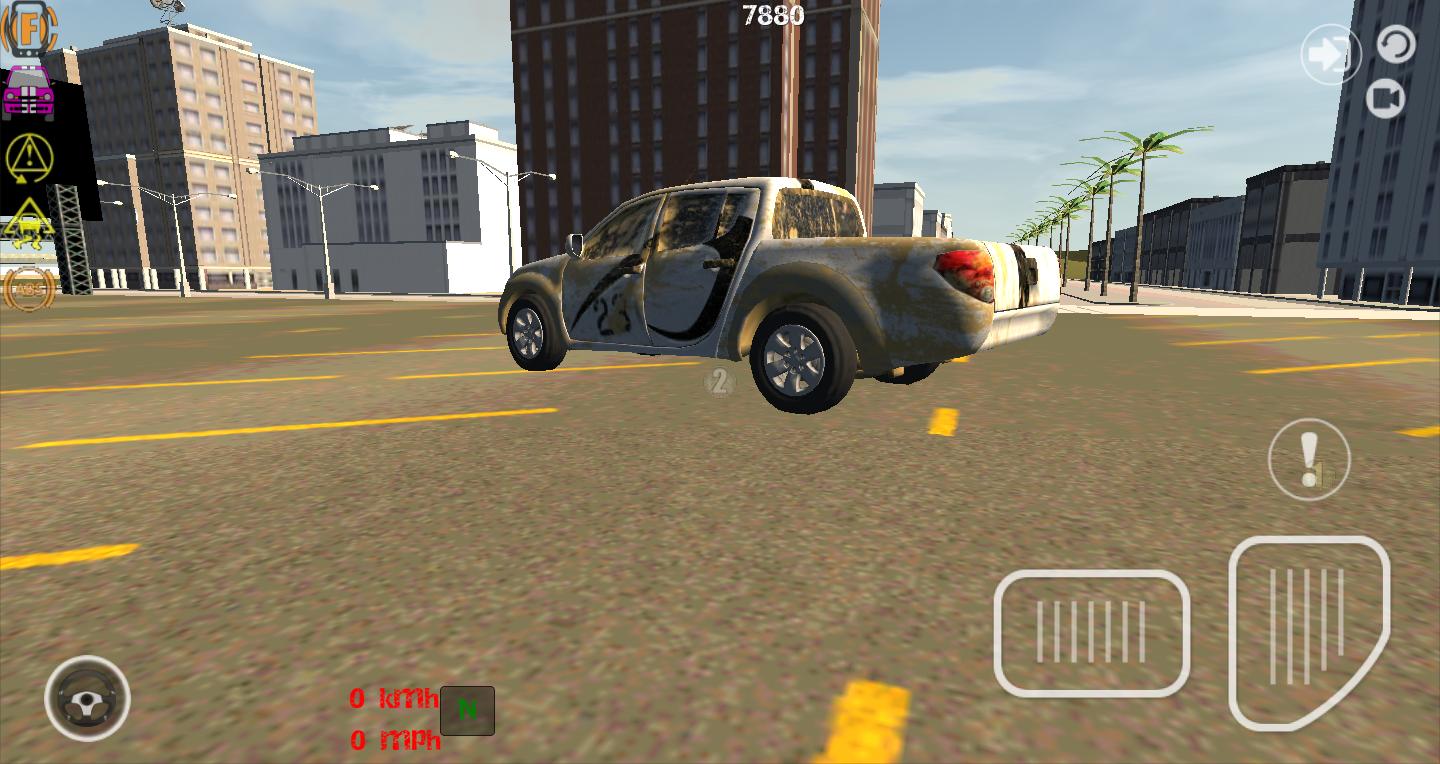Tap the steering wheel control icon

pyautogui.click(x=88, y=700)
